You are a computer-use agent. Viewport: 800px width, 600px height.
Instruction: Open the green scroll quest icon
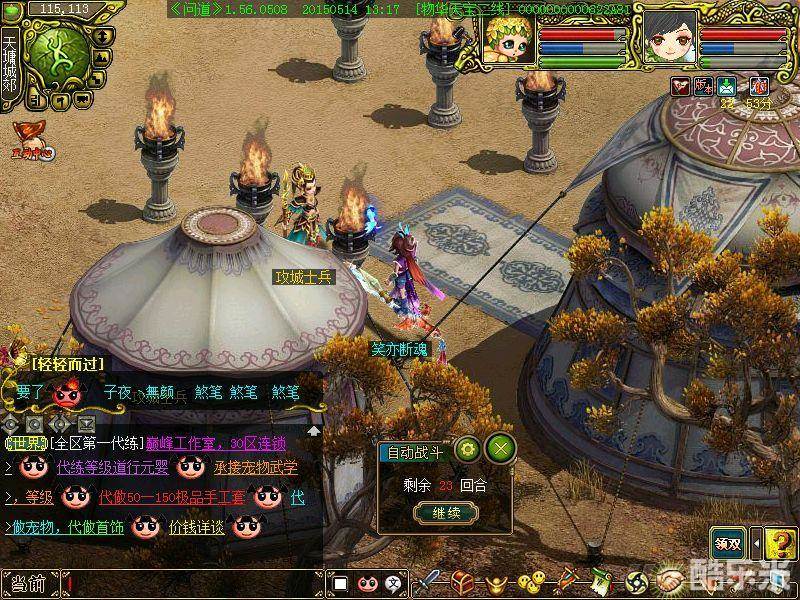(x=601, y=582)
